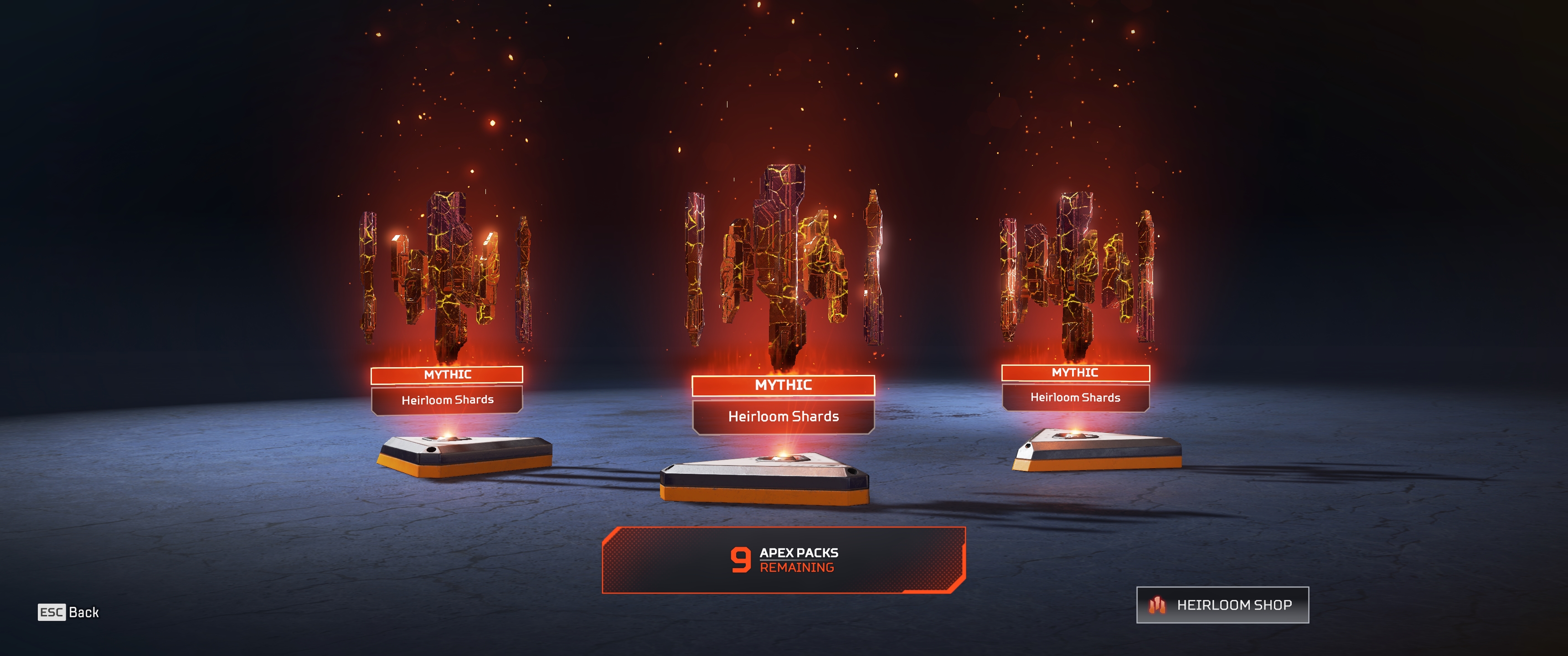Viewport: 1568px width, 656px height.
Task: Open the next Apex Pack
Action: pos(784,560)
